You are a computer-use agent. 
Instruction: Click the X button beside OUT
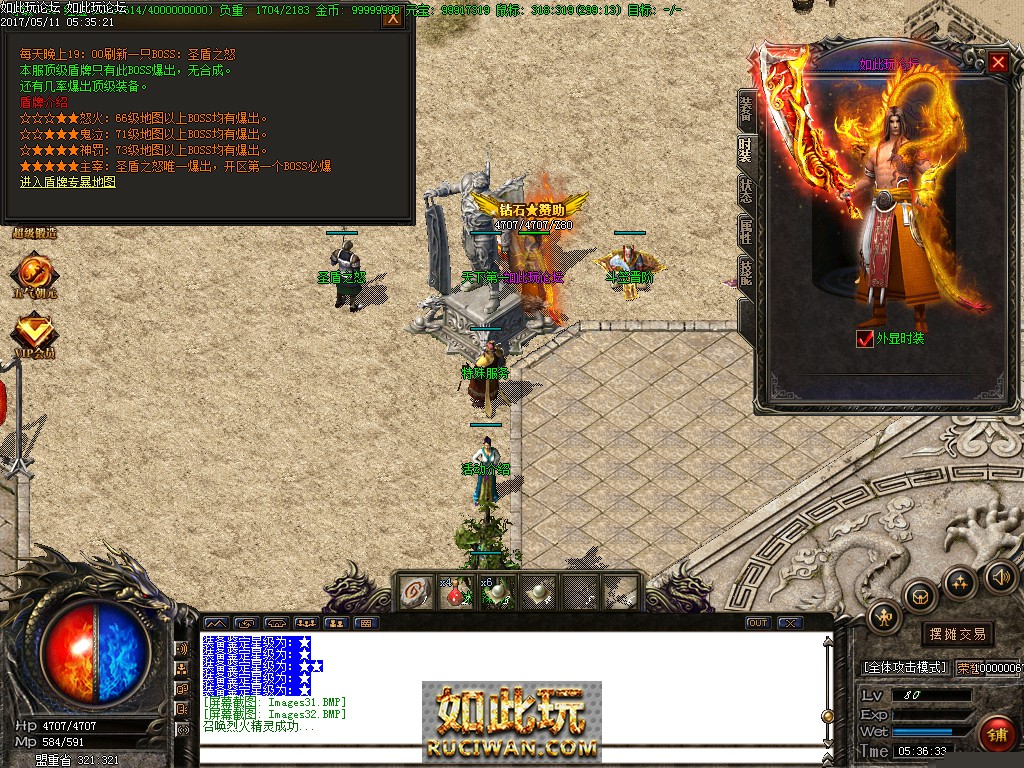point(790,623)
